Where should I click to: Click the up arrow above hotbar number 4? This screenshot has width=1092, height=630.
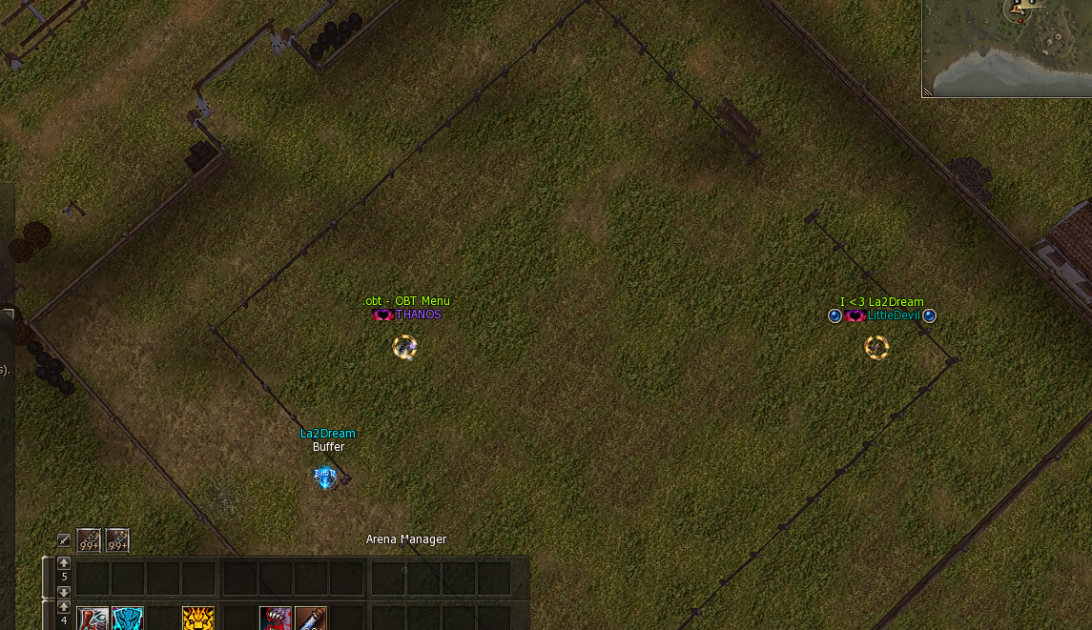tap(64, 607)
